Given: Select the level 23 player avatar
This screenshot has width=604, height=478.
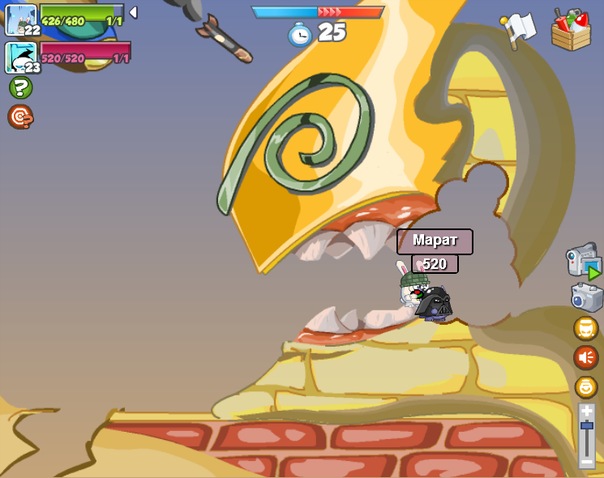Looking at the screenshot, I should (x=21, y=56).
